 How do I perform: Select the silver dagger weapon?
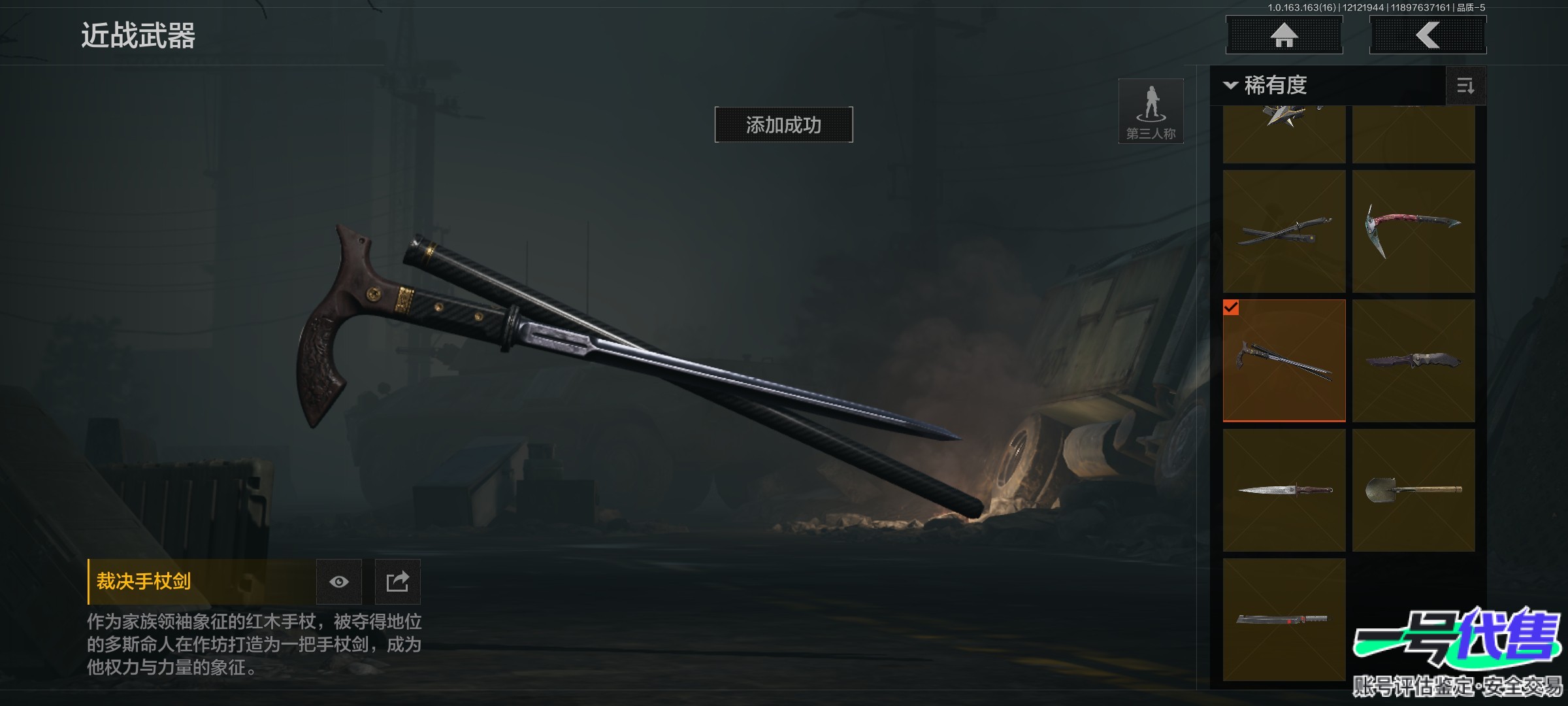[x=1284, y=490]
